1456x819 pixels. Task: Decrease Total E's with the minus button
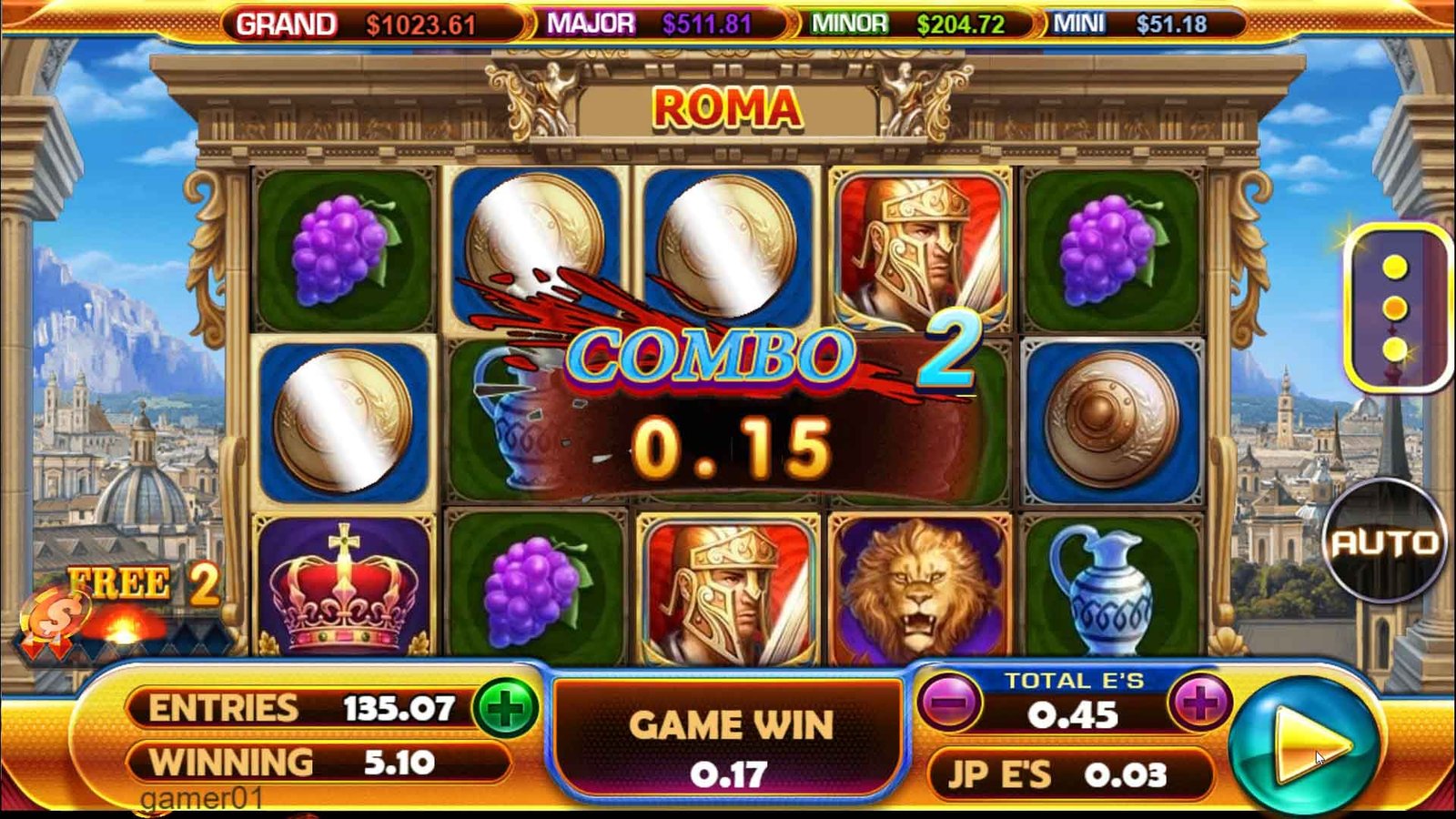[x=950, y=703]
